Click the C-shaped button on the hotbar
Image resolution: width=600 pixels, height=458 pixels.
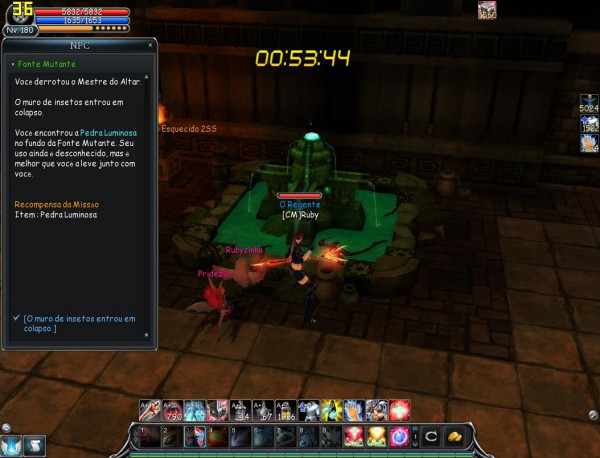tap(429, 436)
